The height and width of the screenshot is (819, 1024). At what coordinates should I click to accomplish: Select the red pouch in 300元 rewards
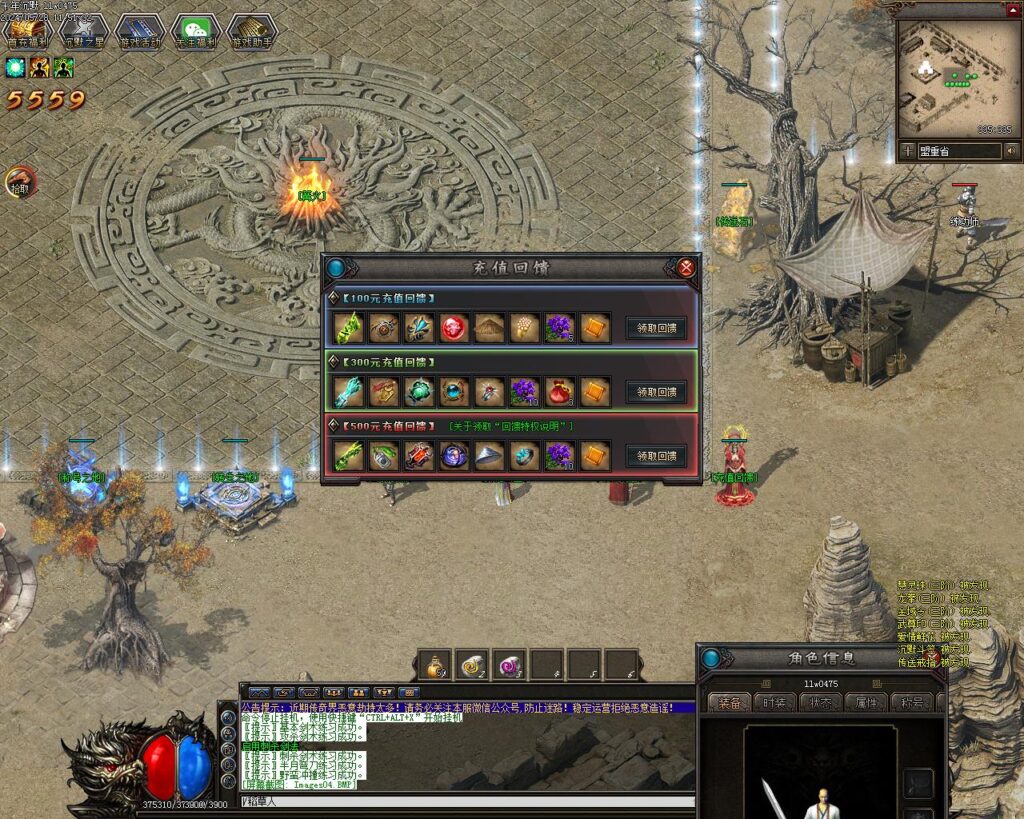pos(560,392)
